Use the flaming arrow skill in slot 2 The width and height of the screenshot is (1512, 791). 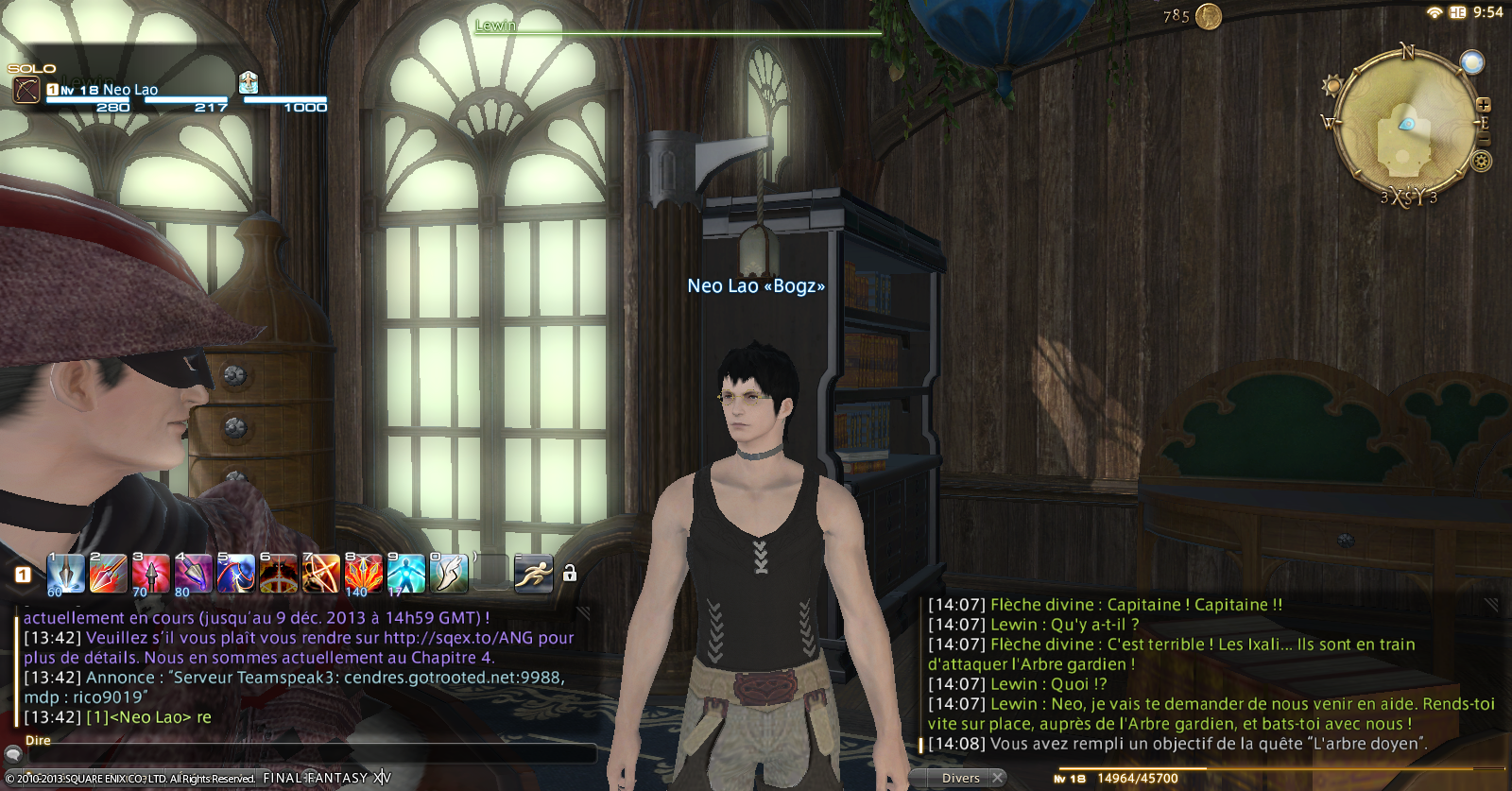[x=108, y=575]
